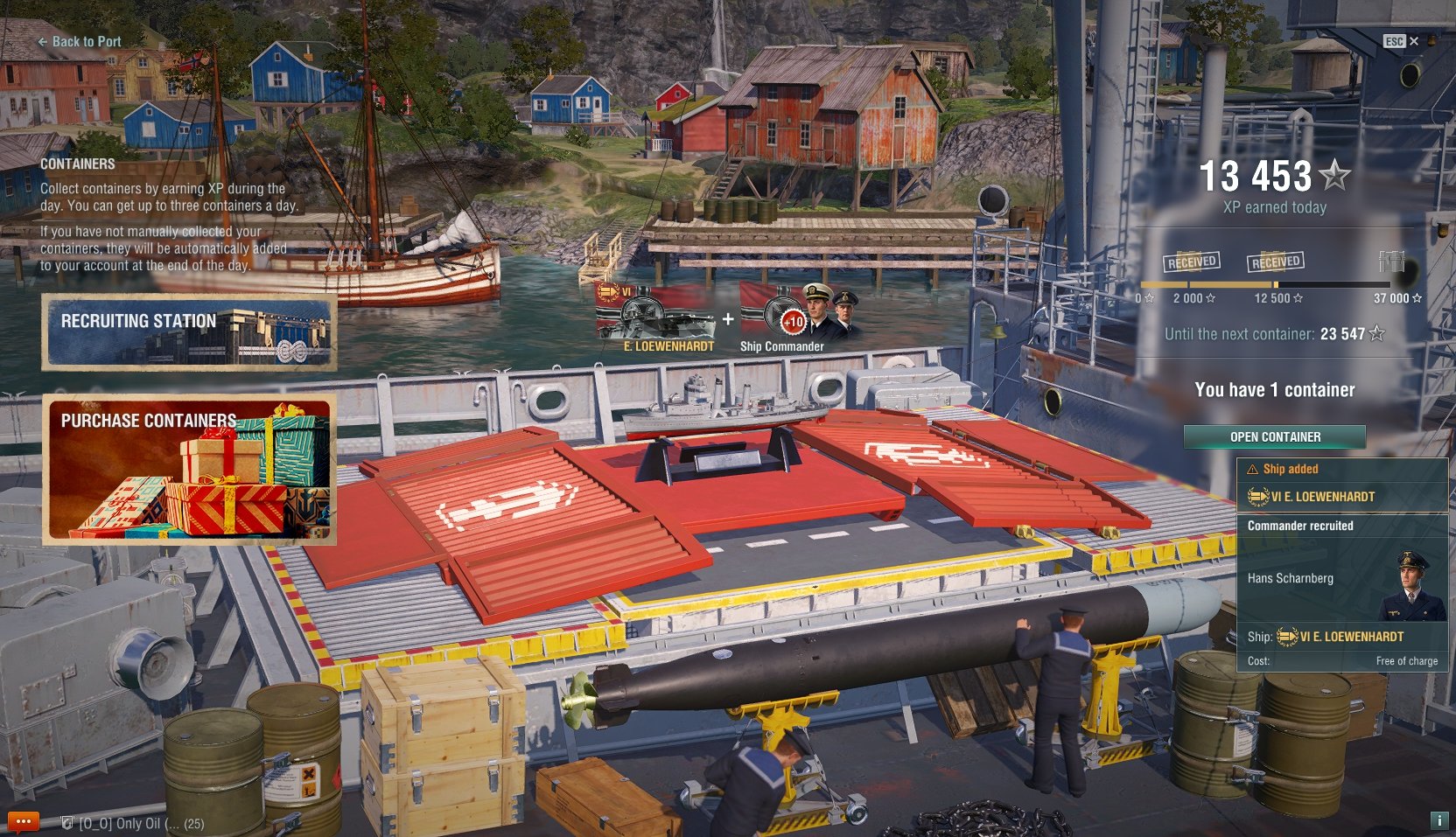Close the screen with the ESC X button

click(x=1402, y=41)
